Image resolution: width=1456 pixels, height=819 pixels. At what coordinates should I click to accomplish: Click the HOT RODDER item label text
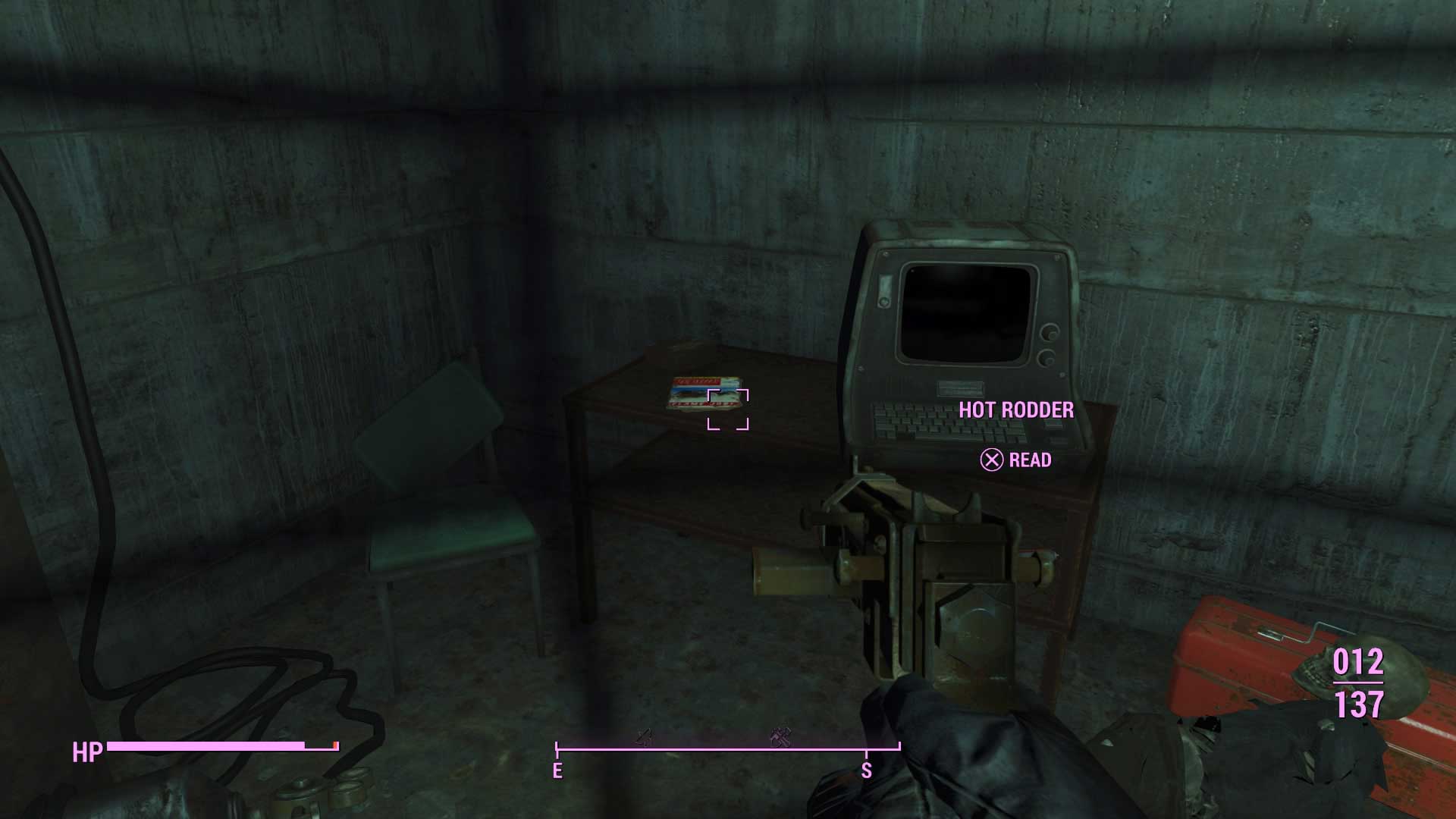(1018, 411)
